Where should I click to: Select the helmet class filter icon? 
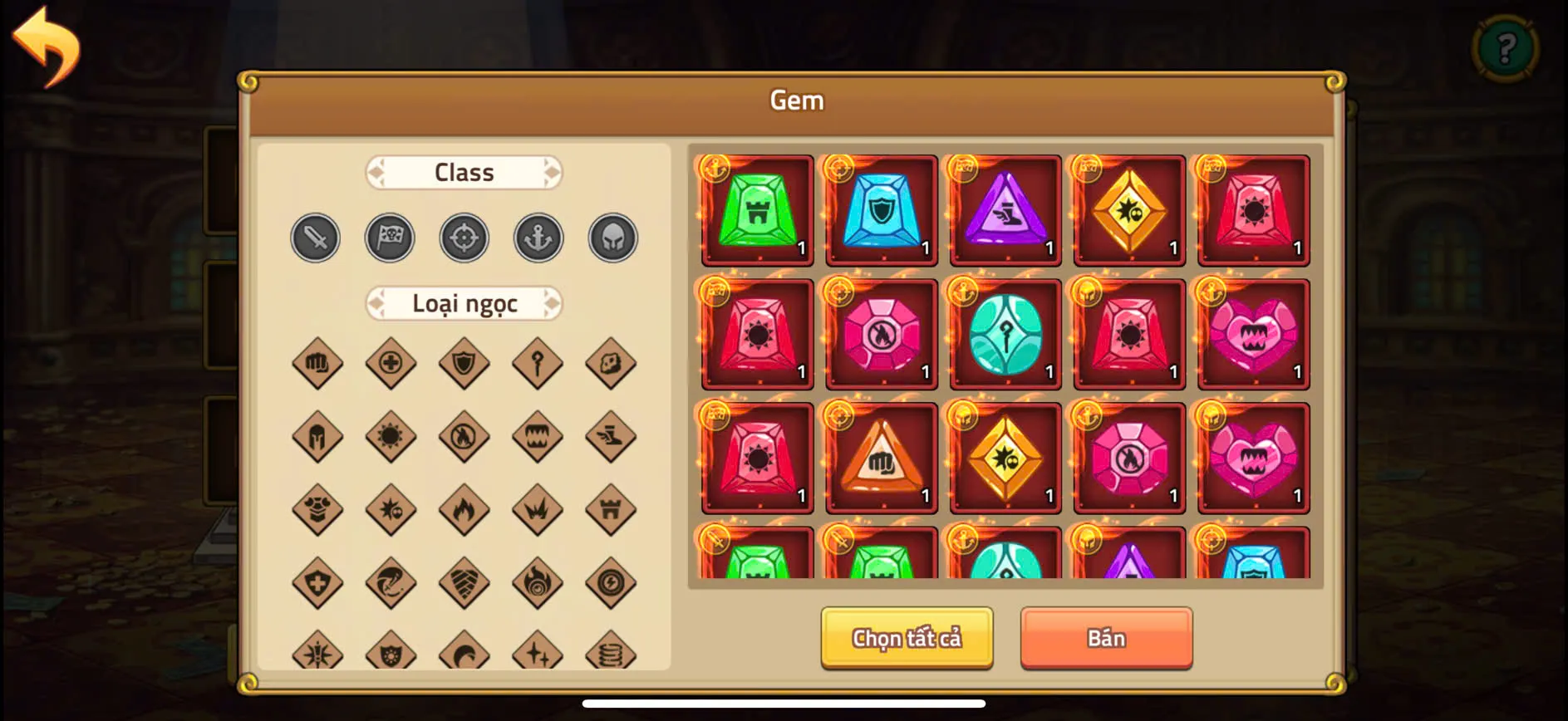tap(612, 238)
